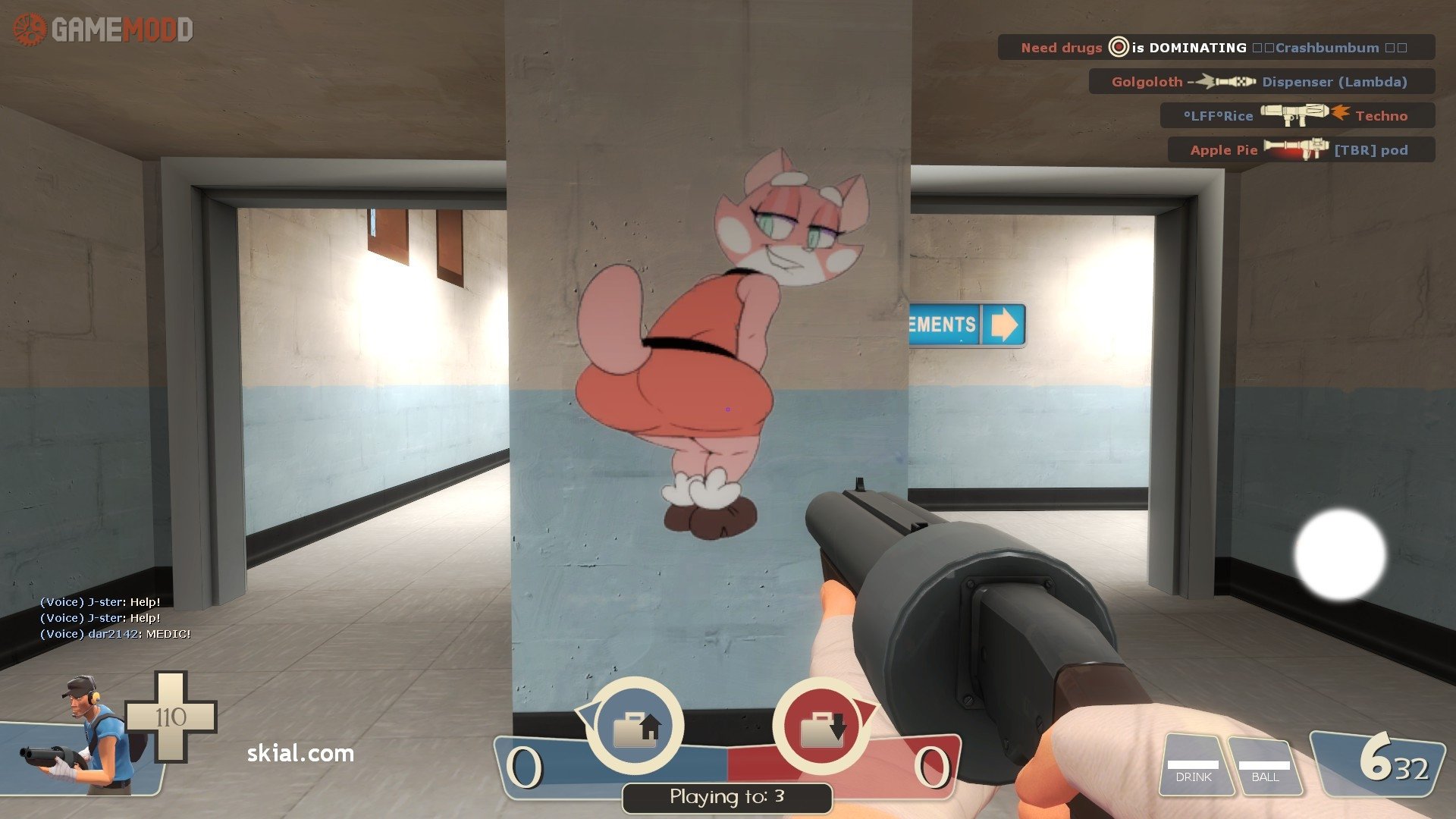Click the blue team intelligence briefcase icon
1456x819 pixels.
click(x=635, y=726)
